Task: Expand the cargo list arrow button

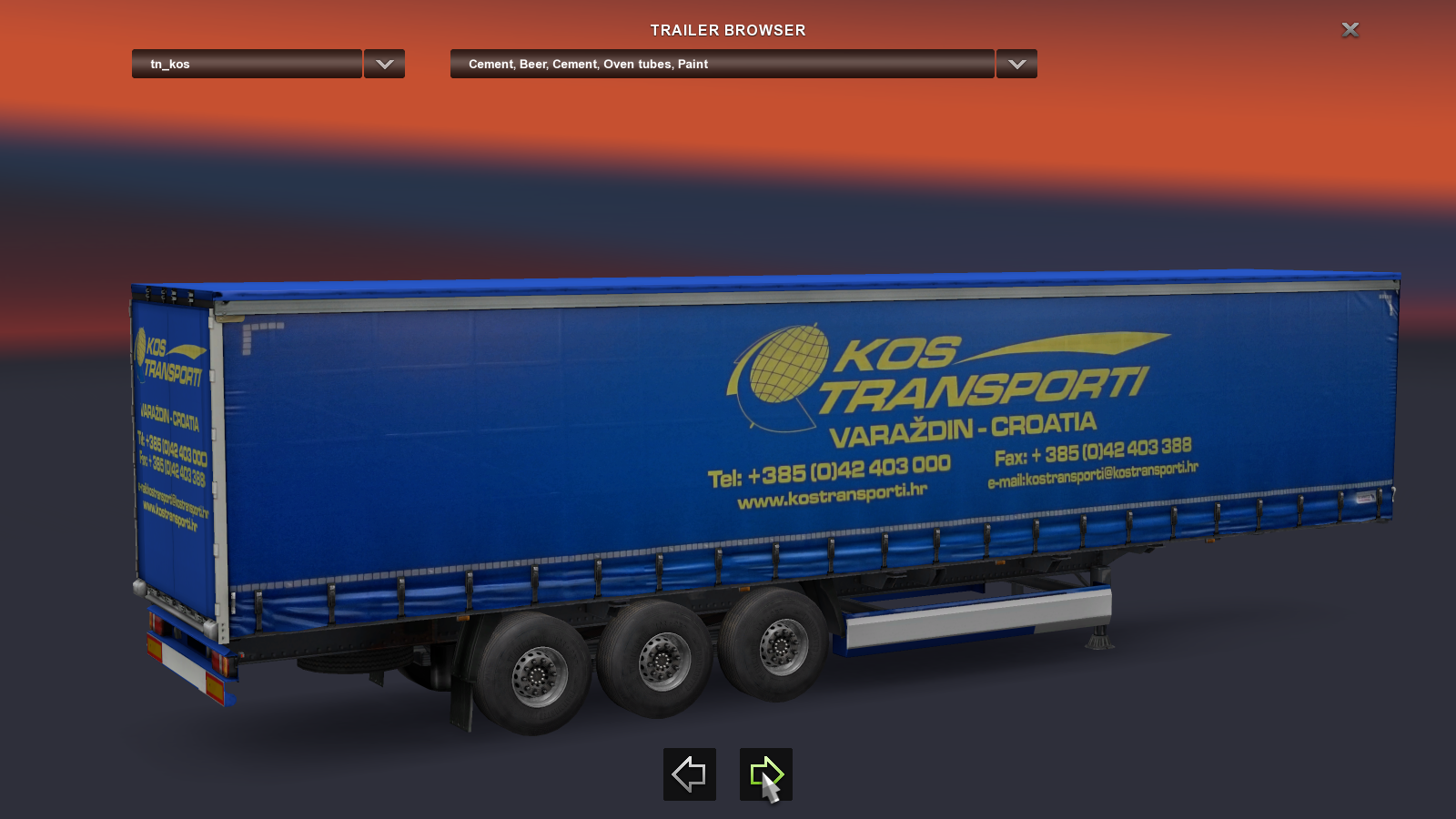Action: [1016, 64]
